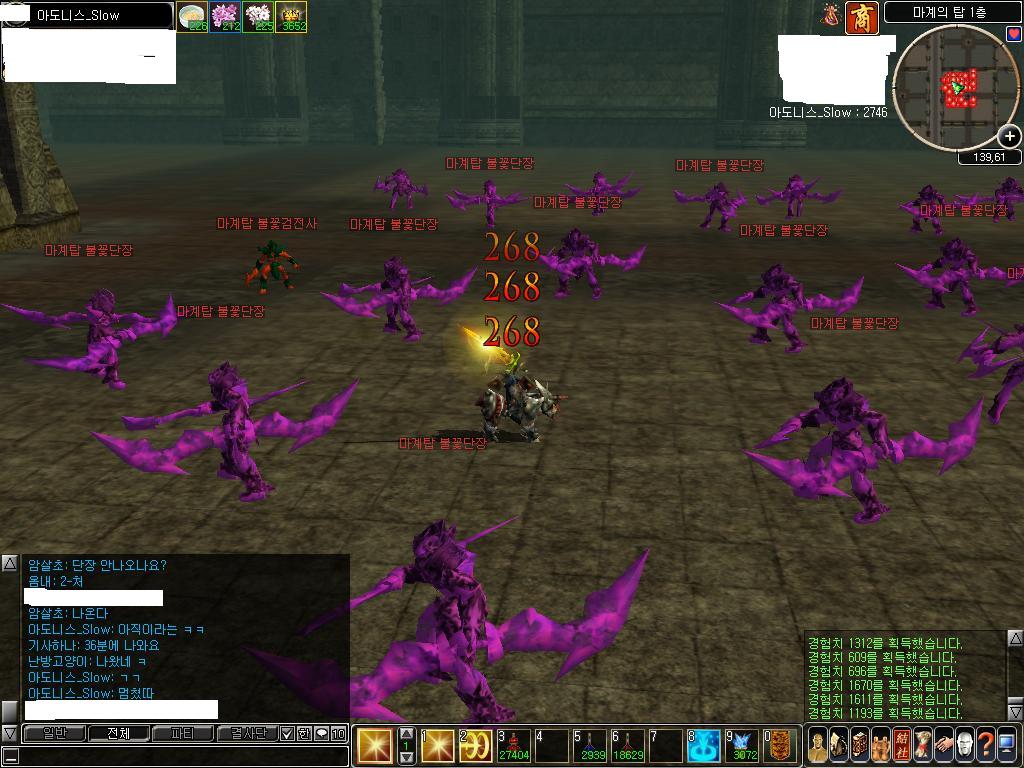Zoom the minimap with the plus button
Viewport: 1024px width, 768px height.
click(x=1009, y=137)
